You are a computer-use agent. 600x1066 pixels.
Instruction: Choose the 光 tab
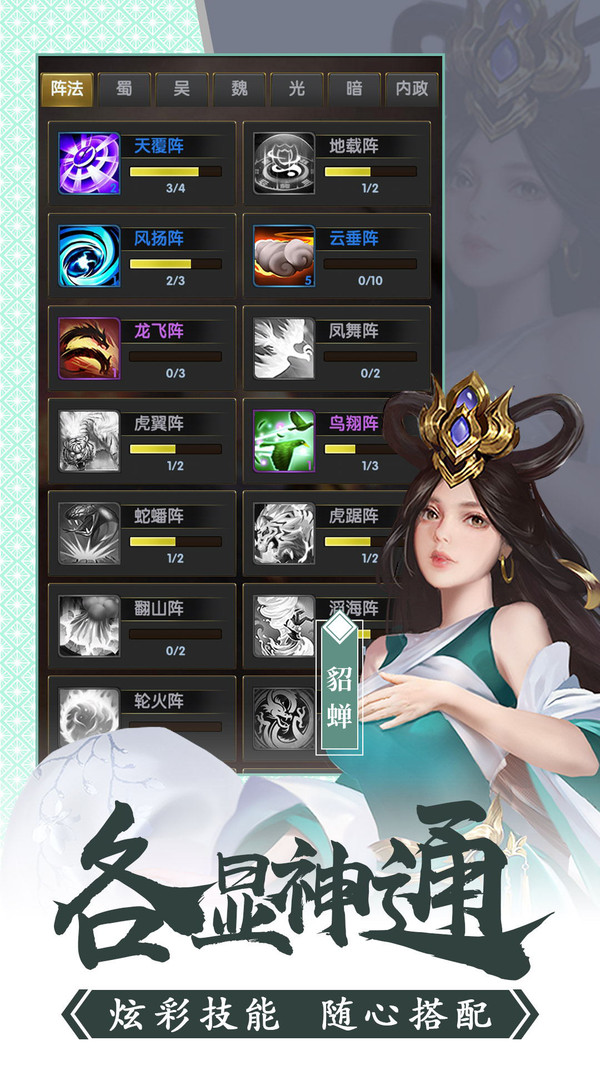(296, 89)
